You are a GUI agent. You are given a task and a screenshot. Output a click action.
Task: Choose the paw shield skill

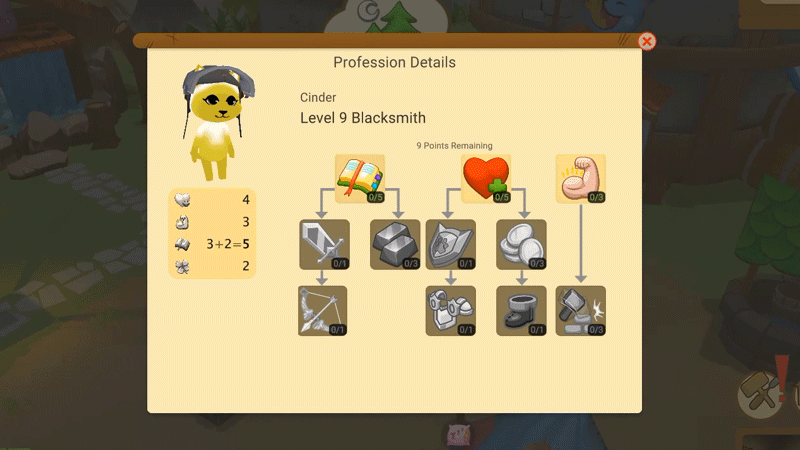450,244
